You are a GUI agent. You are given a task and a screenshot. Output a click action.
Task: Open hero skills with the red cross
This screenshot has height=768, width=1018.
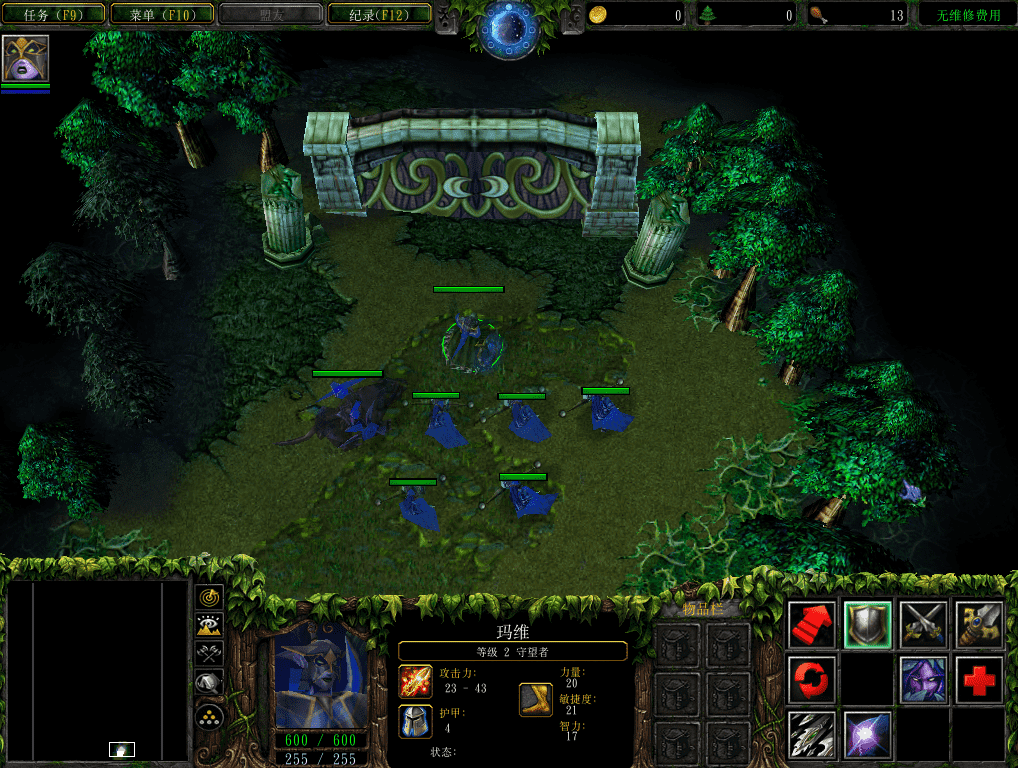click(979, 680)
